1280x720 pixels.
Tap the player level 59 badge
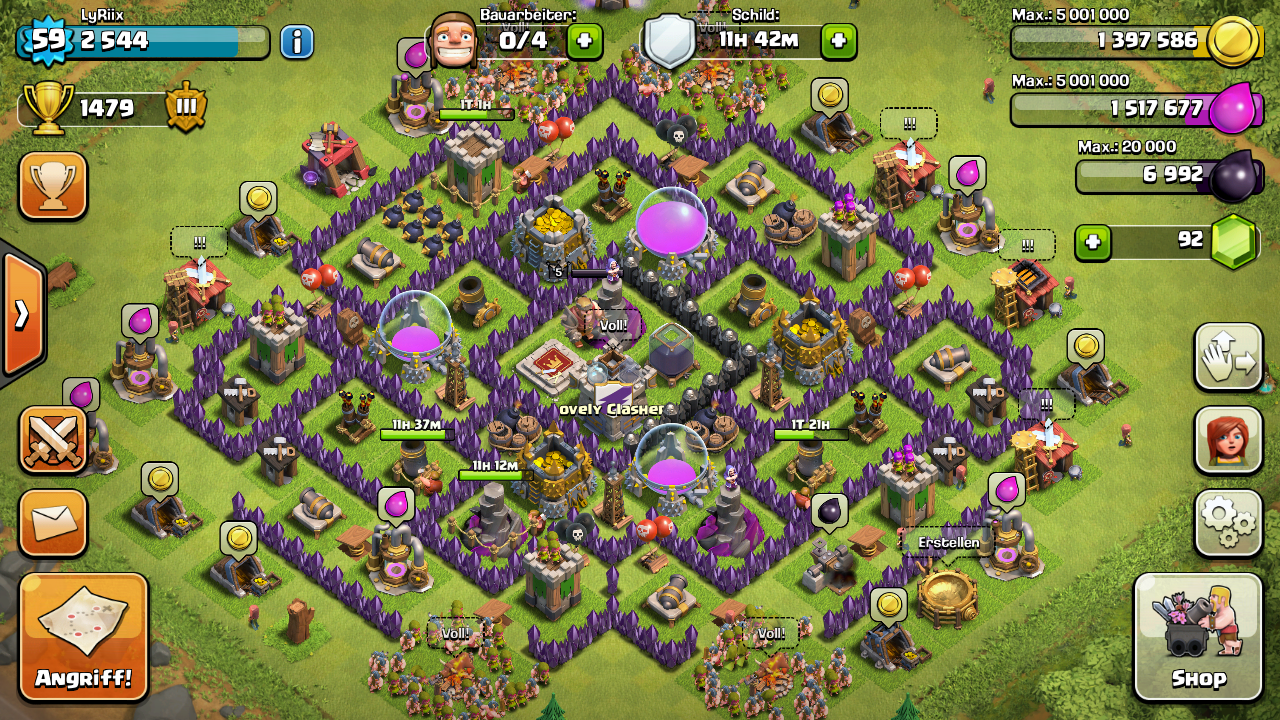45,41
